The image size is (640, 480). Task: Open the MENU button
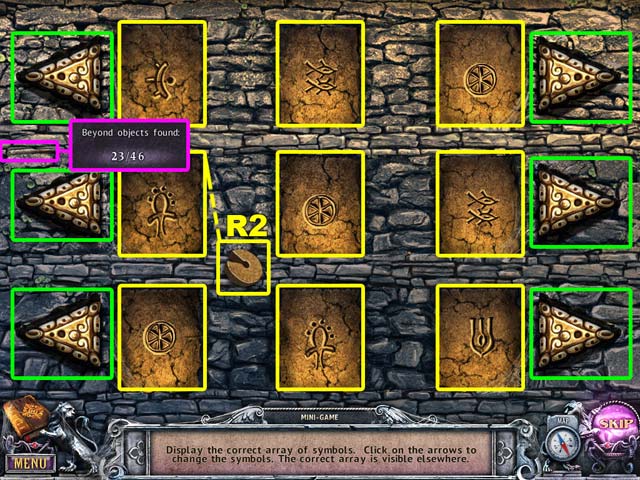(x=28, y=463)
